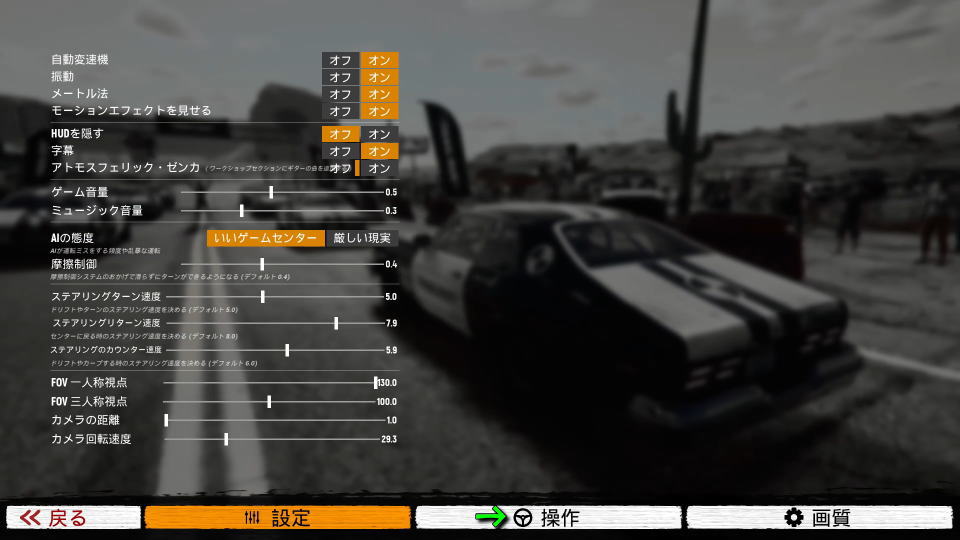The width and height of the screenshot is (960, 540).
Task: Change the FOV 三人称視点 slider
Action: pos(269,401)
